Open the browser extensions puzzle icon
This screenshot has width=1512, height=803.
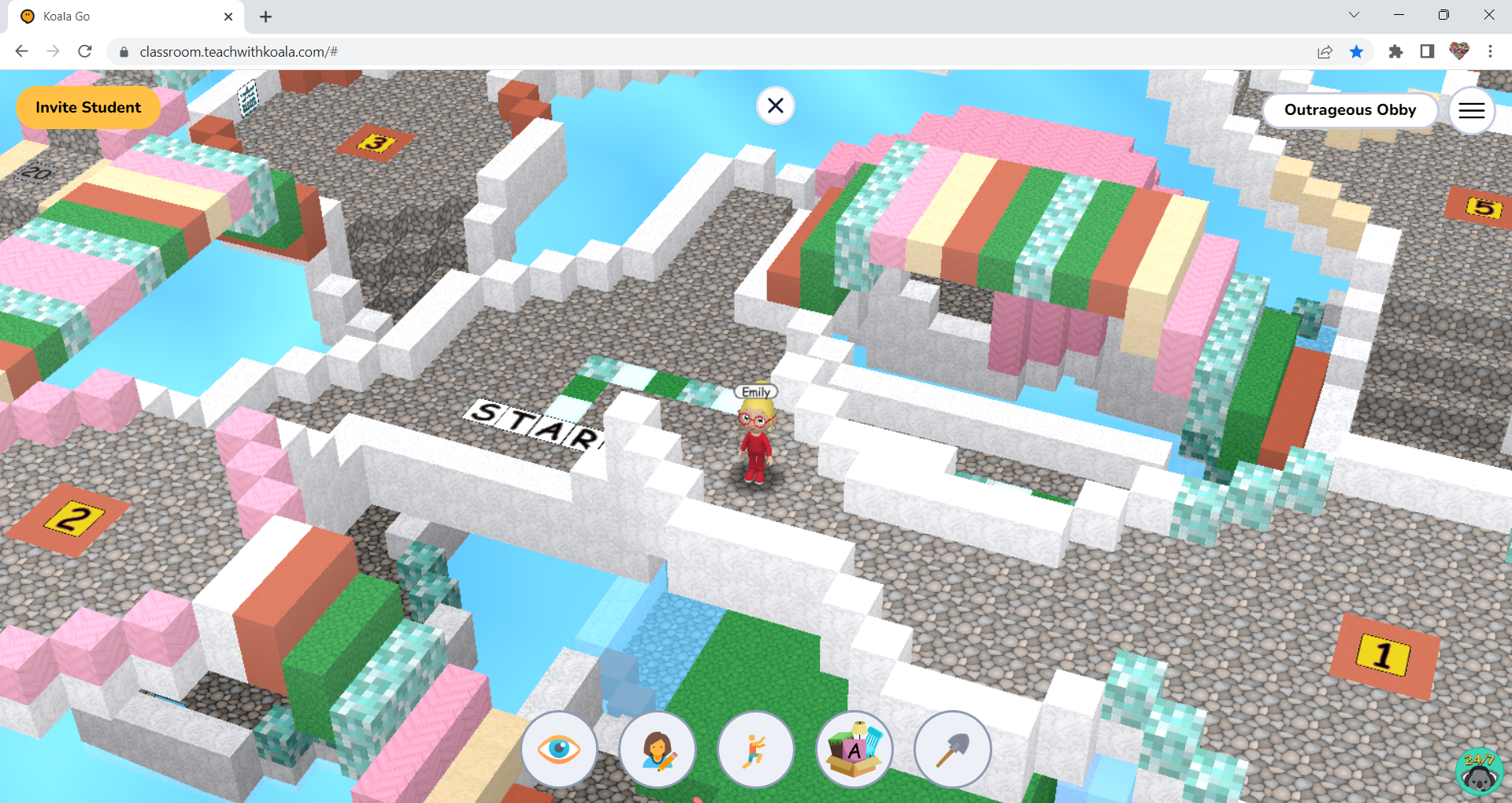pos(1395,51)
